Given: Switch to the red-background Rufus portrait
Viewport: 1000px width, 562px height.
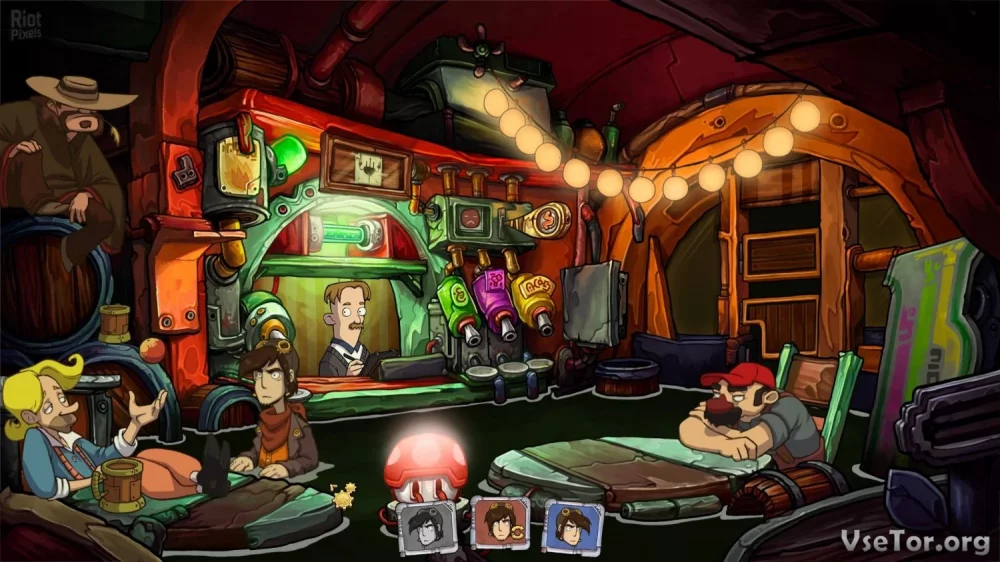Looking at the screenshot, I should [499, 524].
